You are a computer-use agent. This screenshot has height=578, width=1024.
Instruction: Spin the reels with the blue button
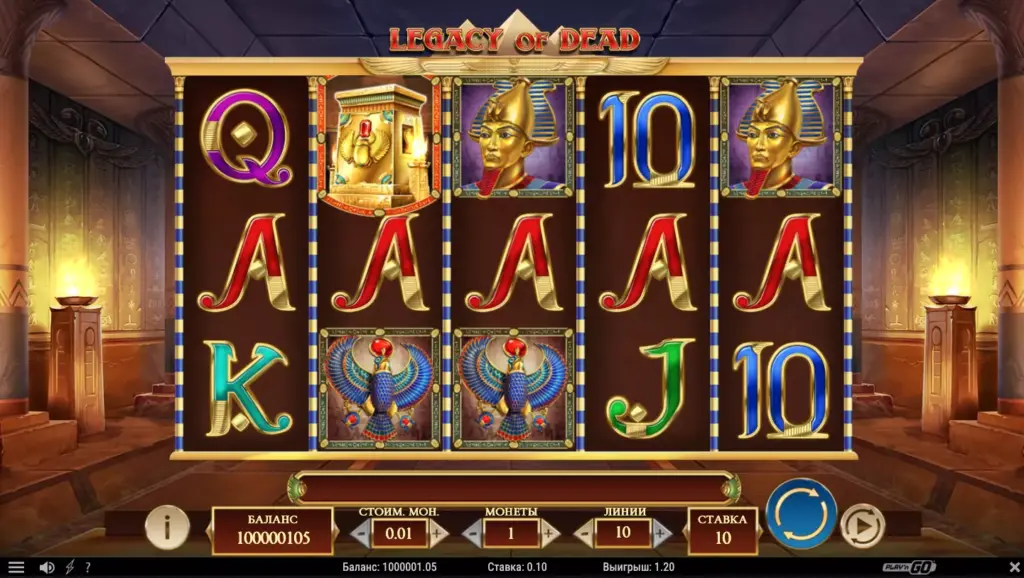[x=801, y=514]
